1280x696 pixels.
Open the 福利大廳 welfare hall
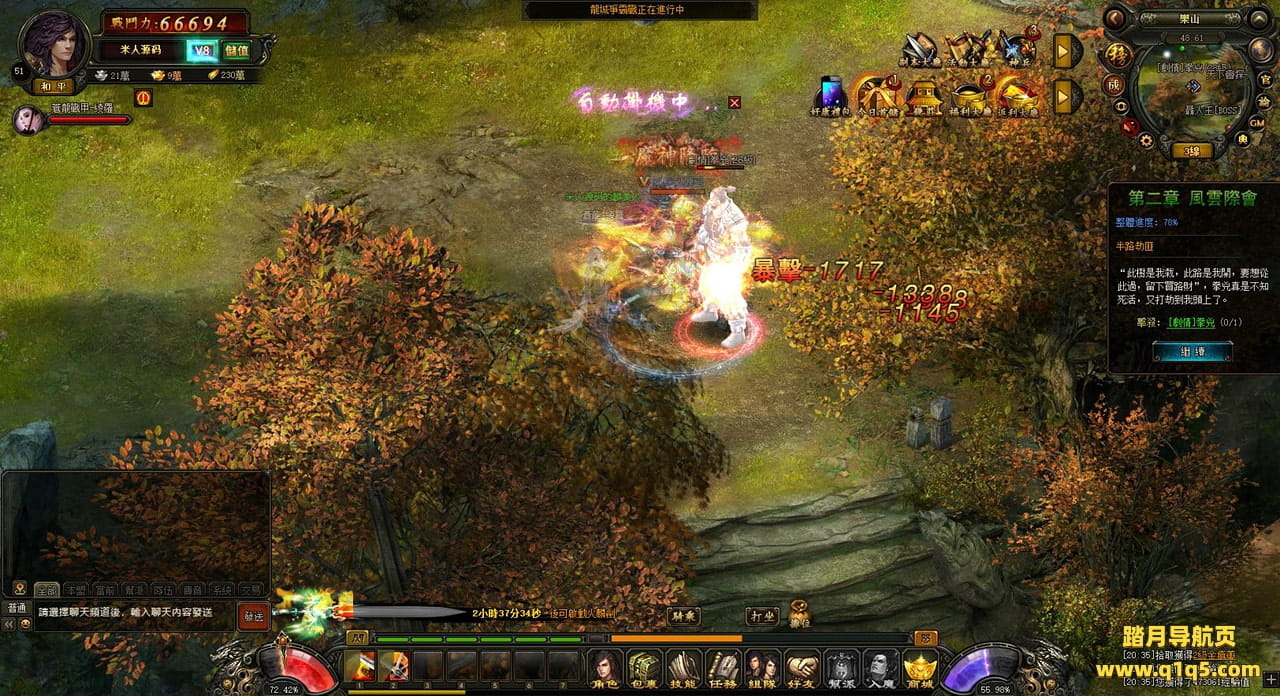click(970, 96)
